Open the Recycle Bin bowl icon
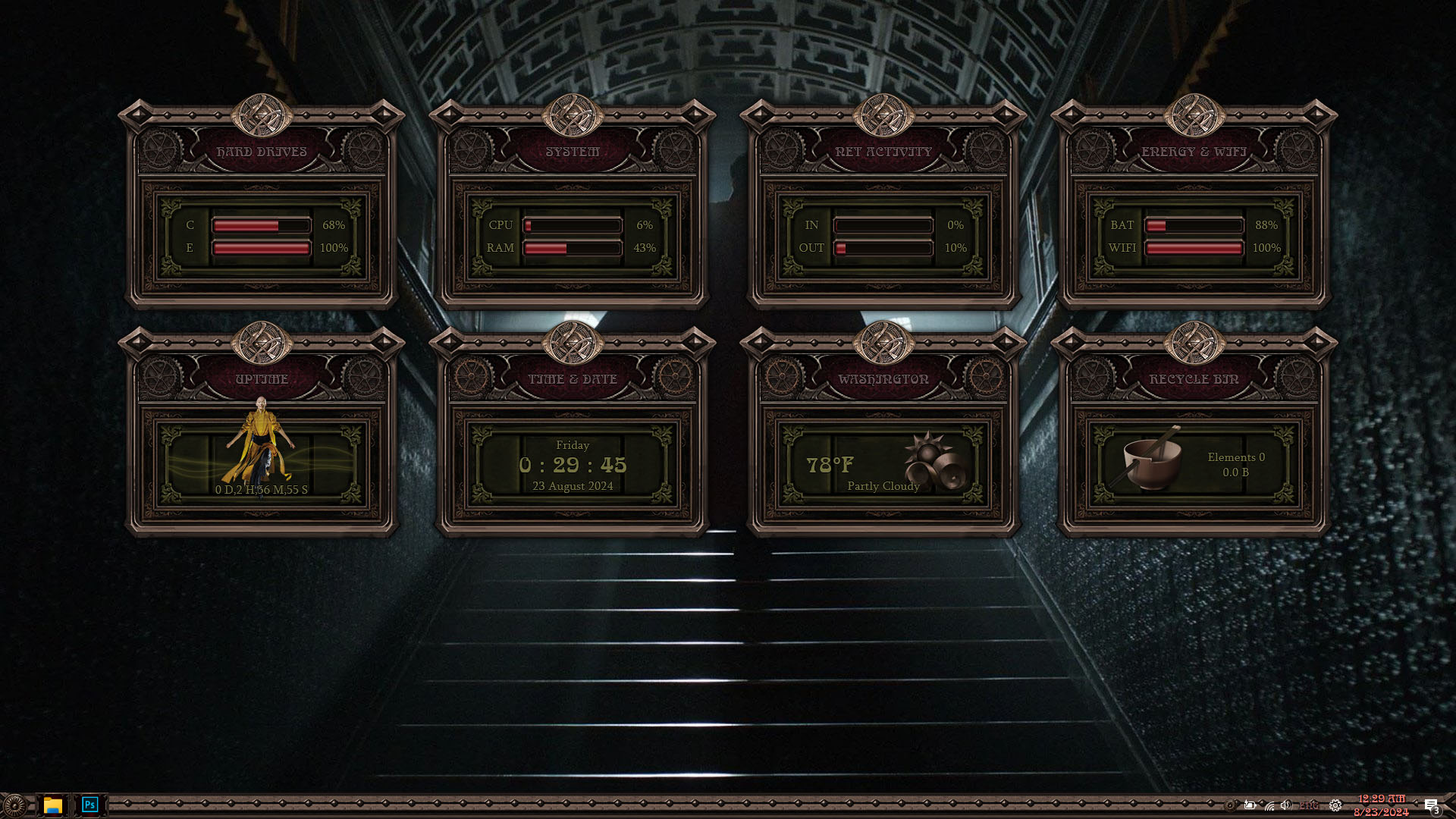The image size is (1456, 819). pos(1151,461)
